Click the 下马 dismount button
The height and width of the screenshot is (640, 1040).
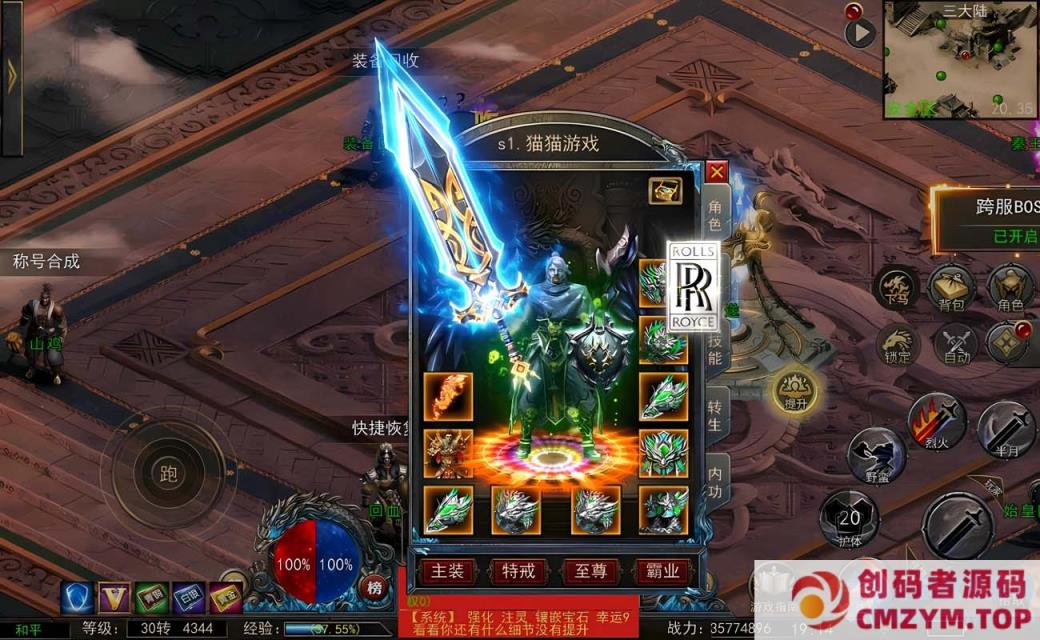coord(896,288)
